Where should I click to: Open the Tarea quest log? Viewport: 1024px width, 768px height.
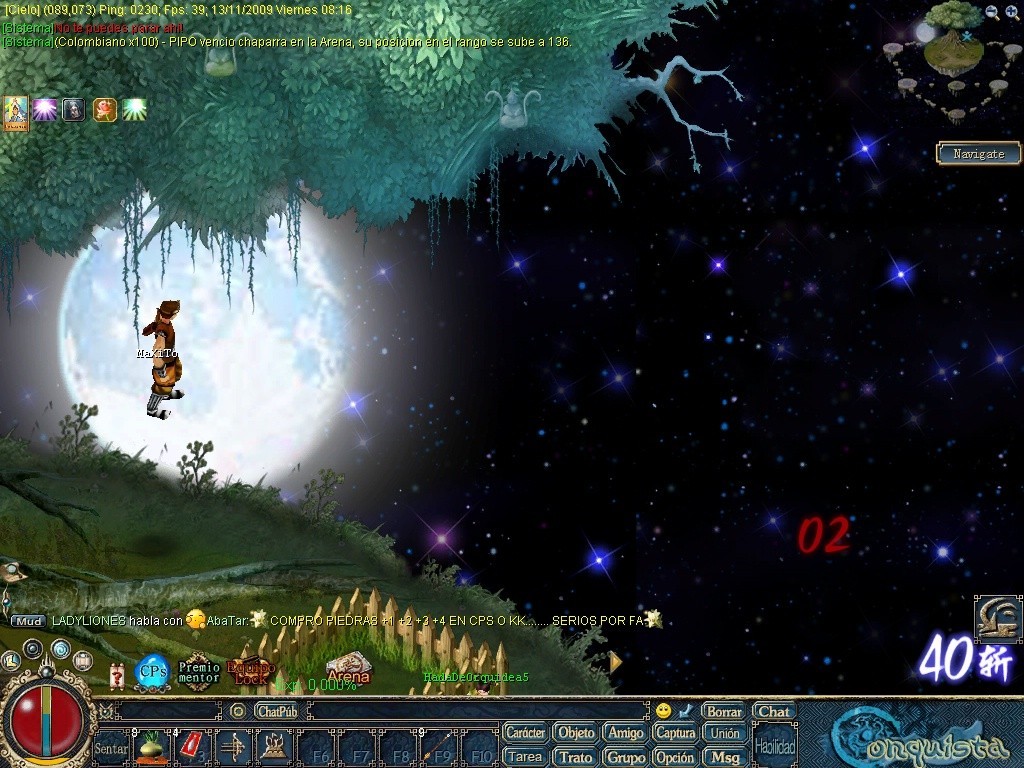pos(525,757)
